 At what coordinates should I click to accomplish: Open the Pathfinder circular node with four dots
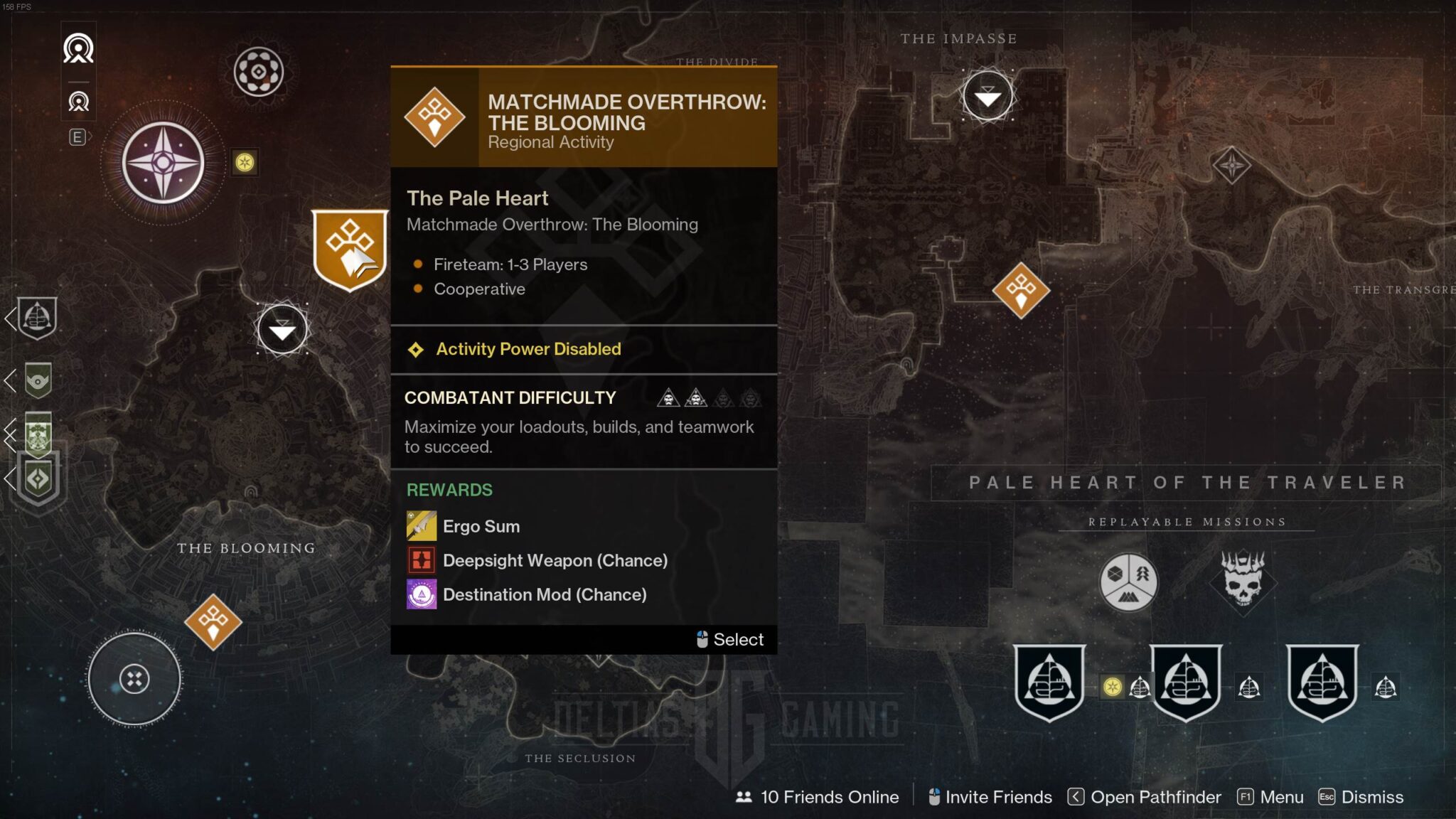tap(134, 679)
